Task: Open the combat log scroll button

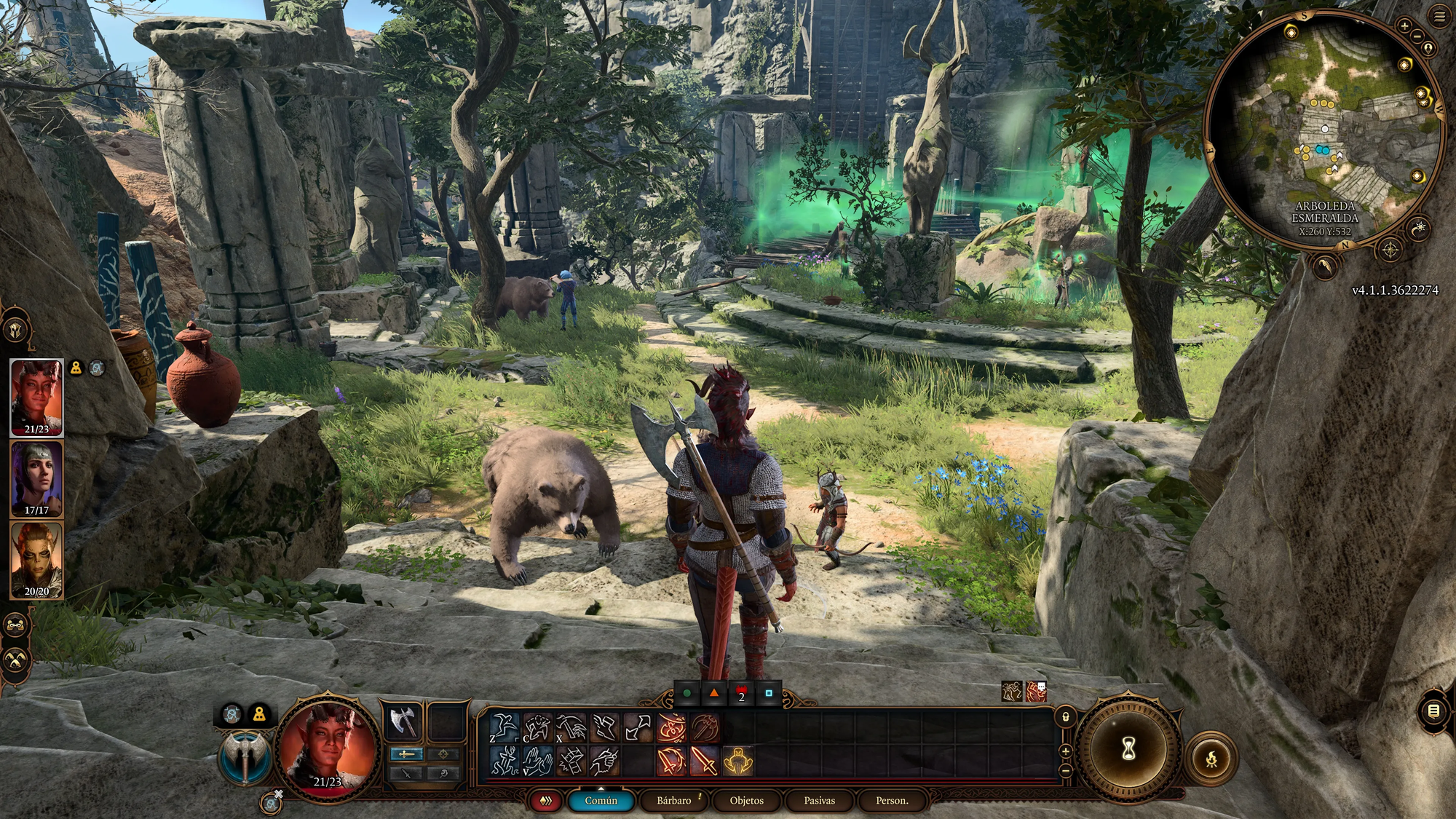Action: (1433, 711)
